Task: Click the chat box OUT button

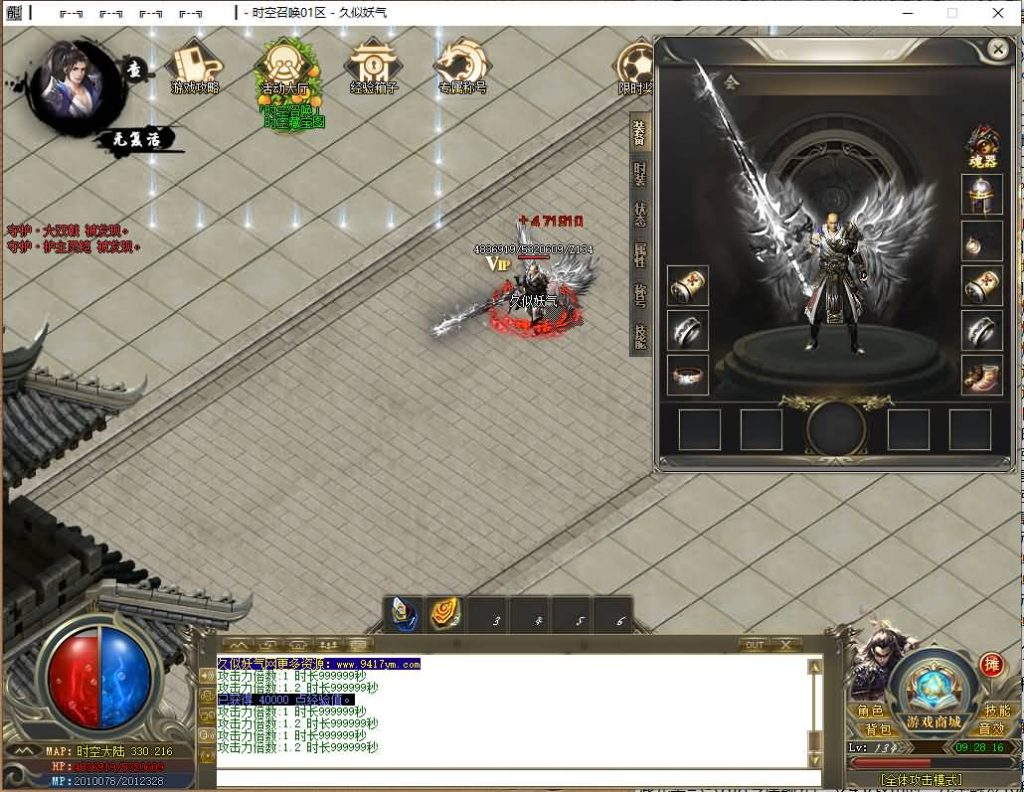Action: click(754, 645)
